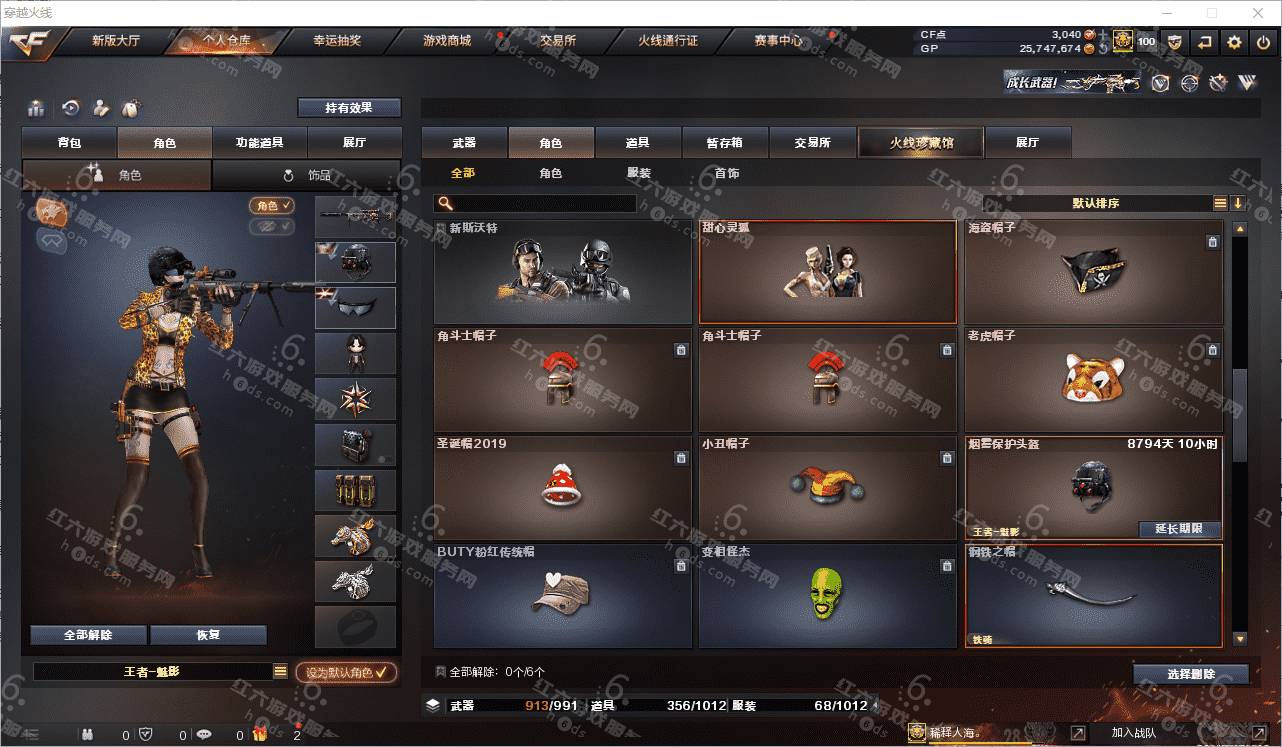This screenshot has height=747, width=1282.
Task: Go to the 幸运抽奖 lucky draw
Action: tap(337, 41)
